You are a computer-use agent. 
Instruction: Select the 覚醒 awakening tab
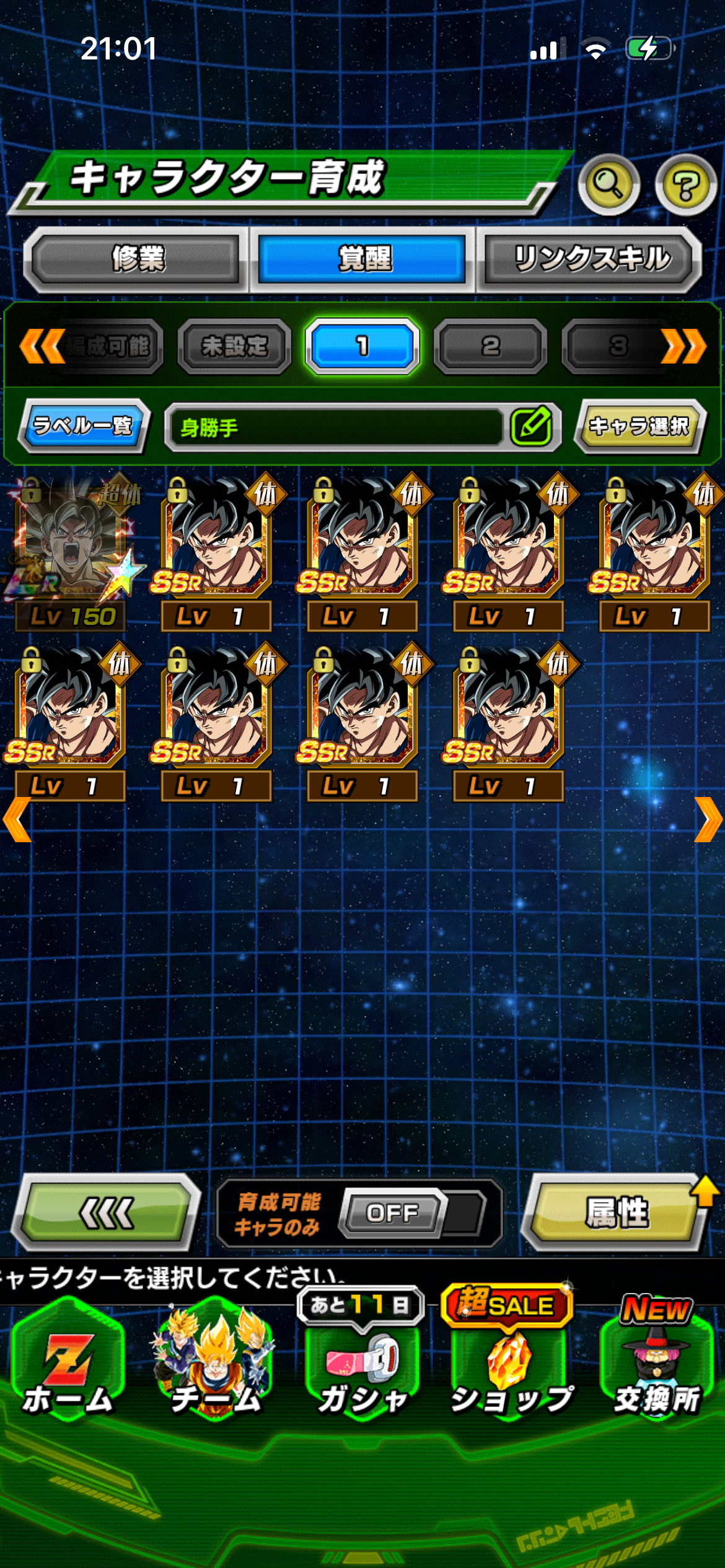coord(362,259)
